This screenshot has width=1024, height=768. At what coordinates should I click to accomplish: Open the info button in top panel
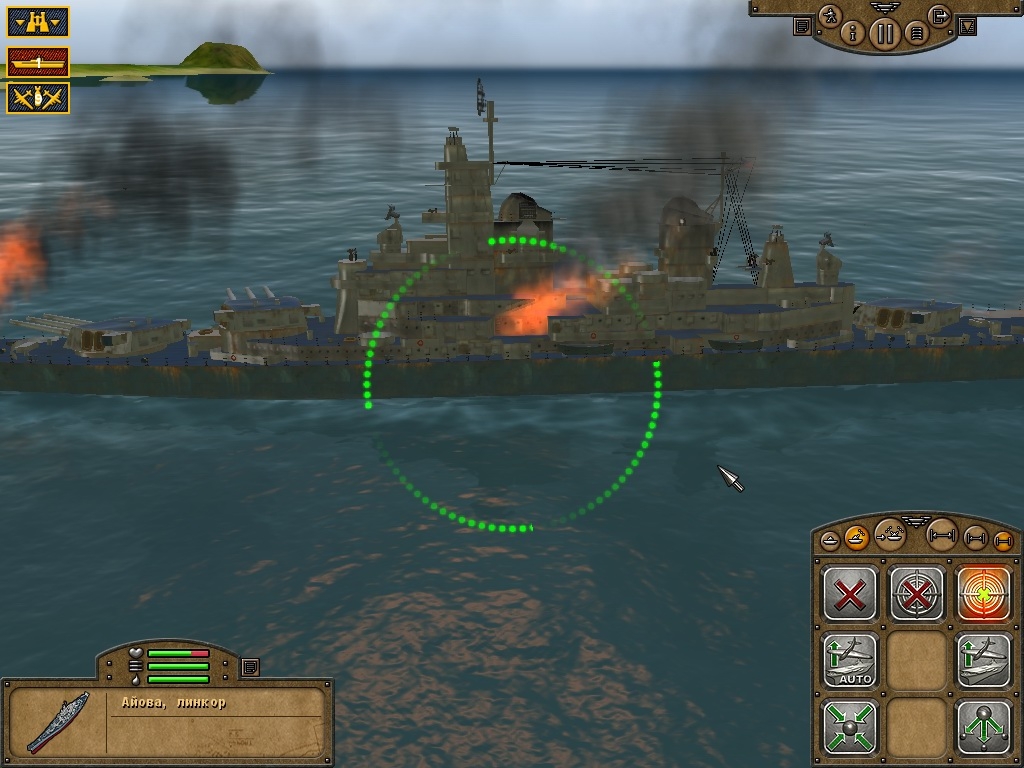click(854, 33)
